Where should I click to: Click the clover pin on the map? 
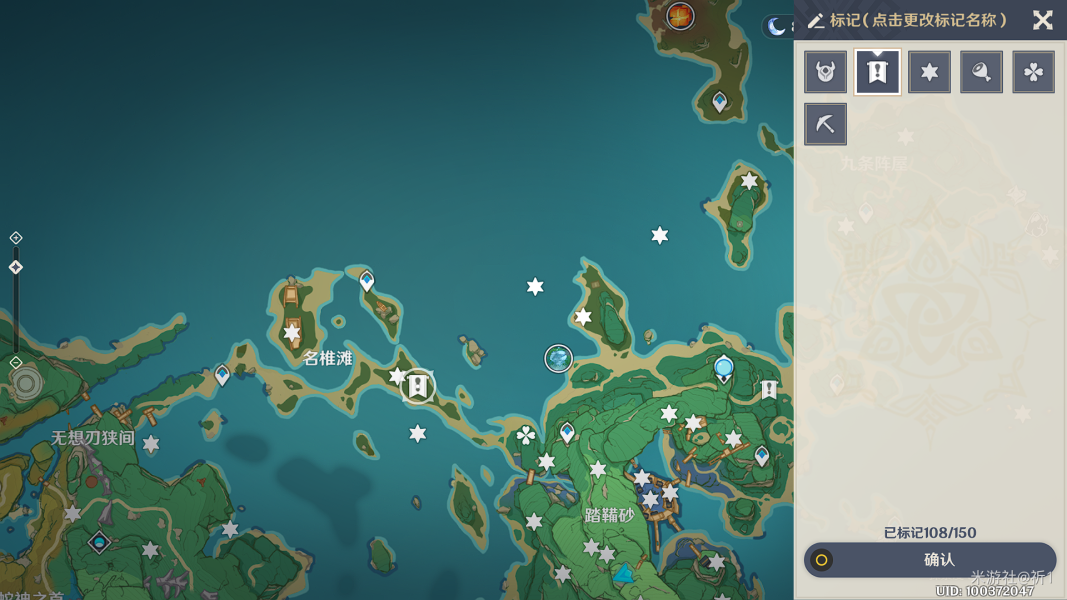[x=525, y=434]
